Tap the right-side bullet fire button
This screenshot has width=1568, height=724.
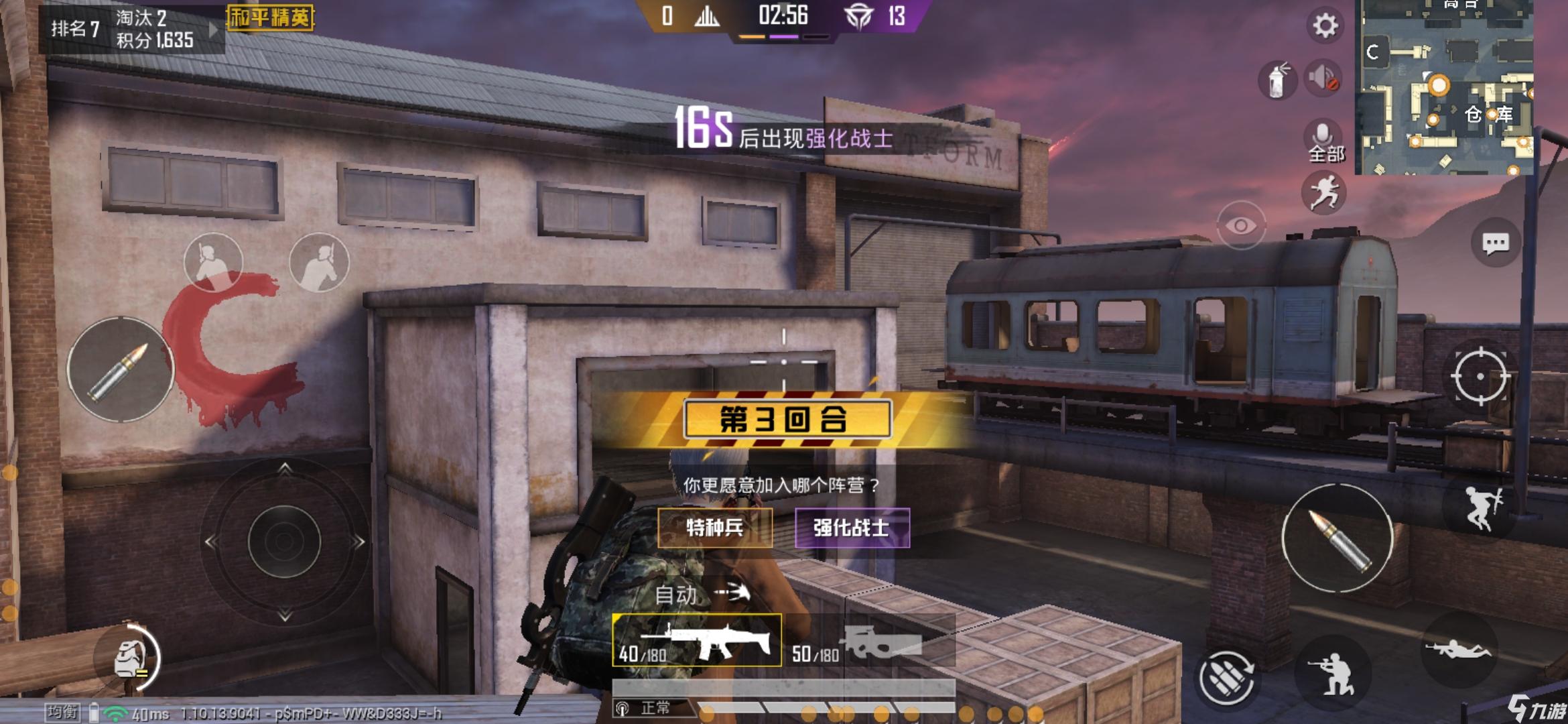1337,538
